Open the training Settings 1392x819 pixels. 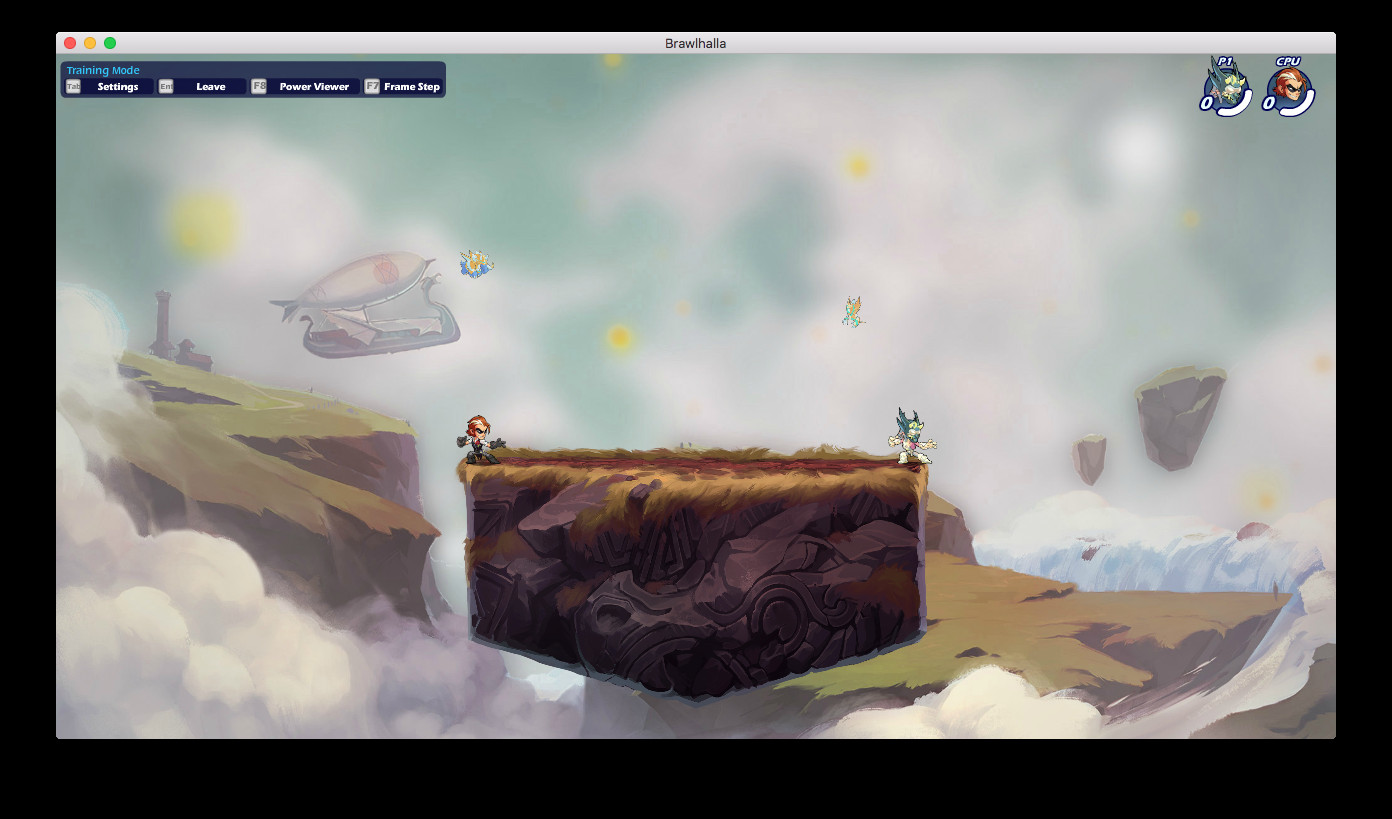[x=118, y=86]
